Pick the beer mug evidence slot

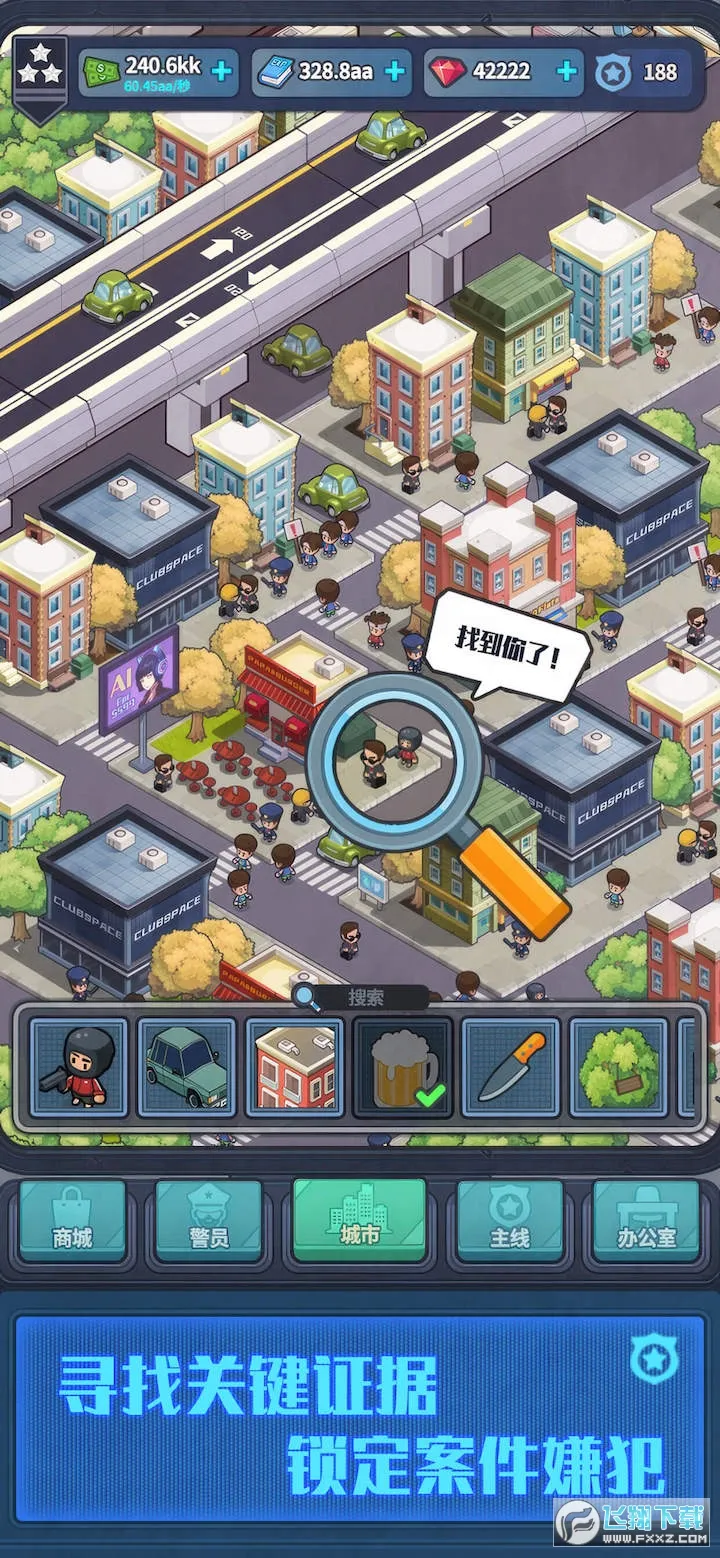[403, 1067]
